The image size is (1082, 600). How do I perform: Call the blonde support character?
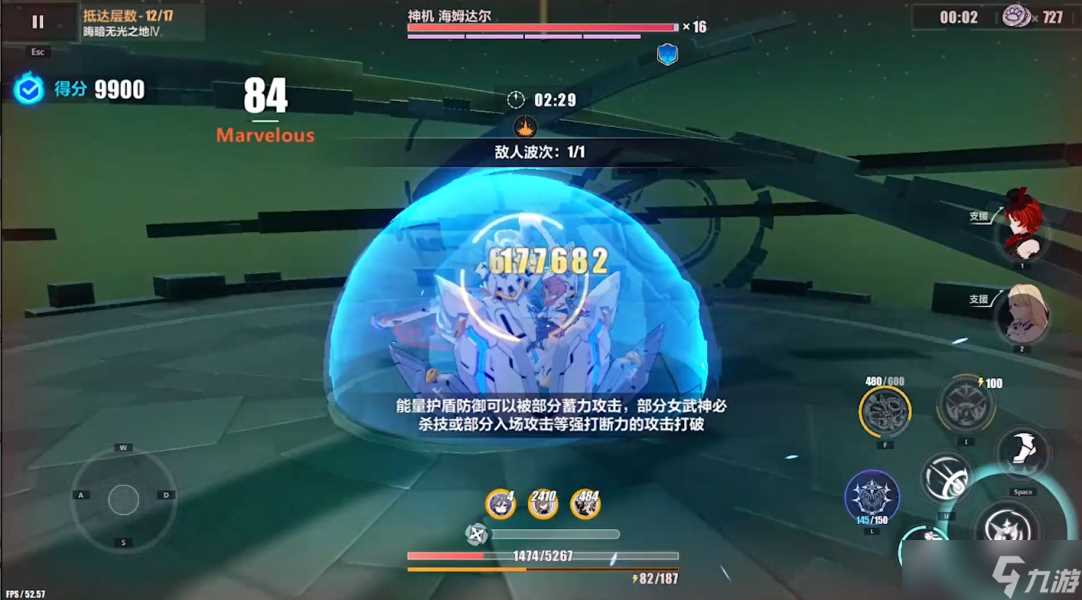[x=1022, y=313]
